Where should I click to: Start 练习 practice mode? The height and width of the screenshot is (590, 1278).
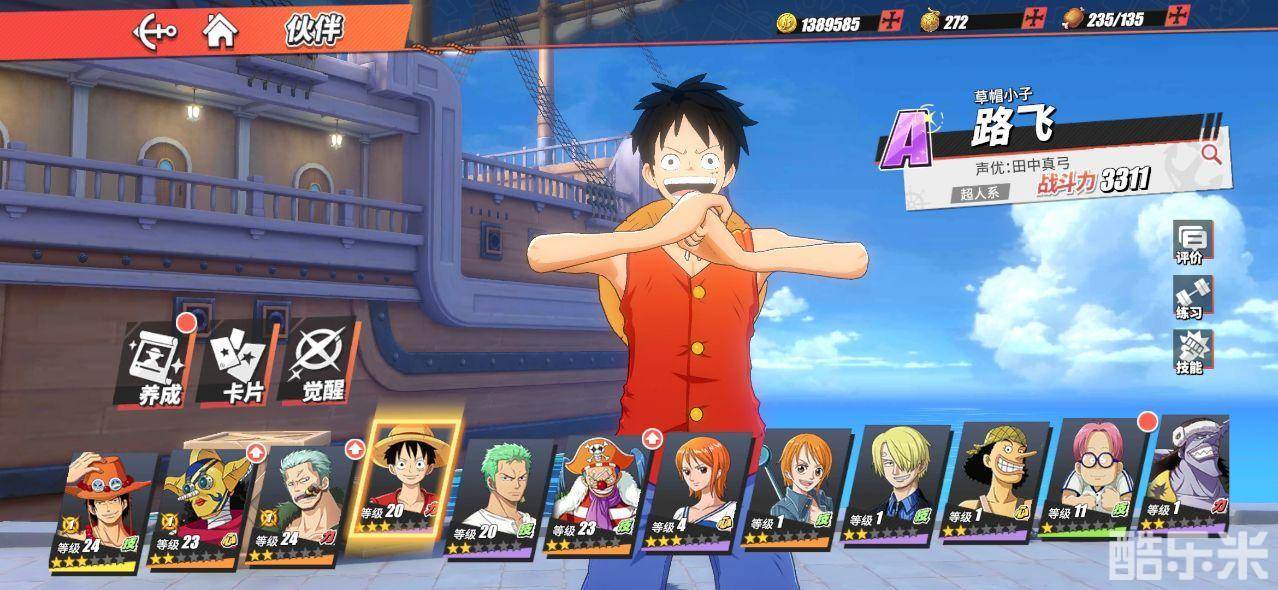(x=1192, y=299)
